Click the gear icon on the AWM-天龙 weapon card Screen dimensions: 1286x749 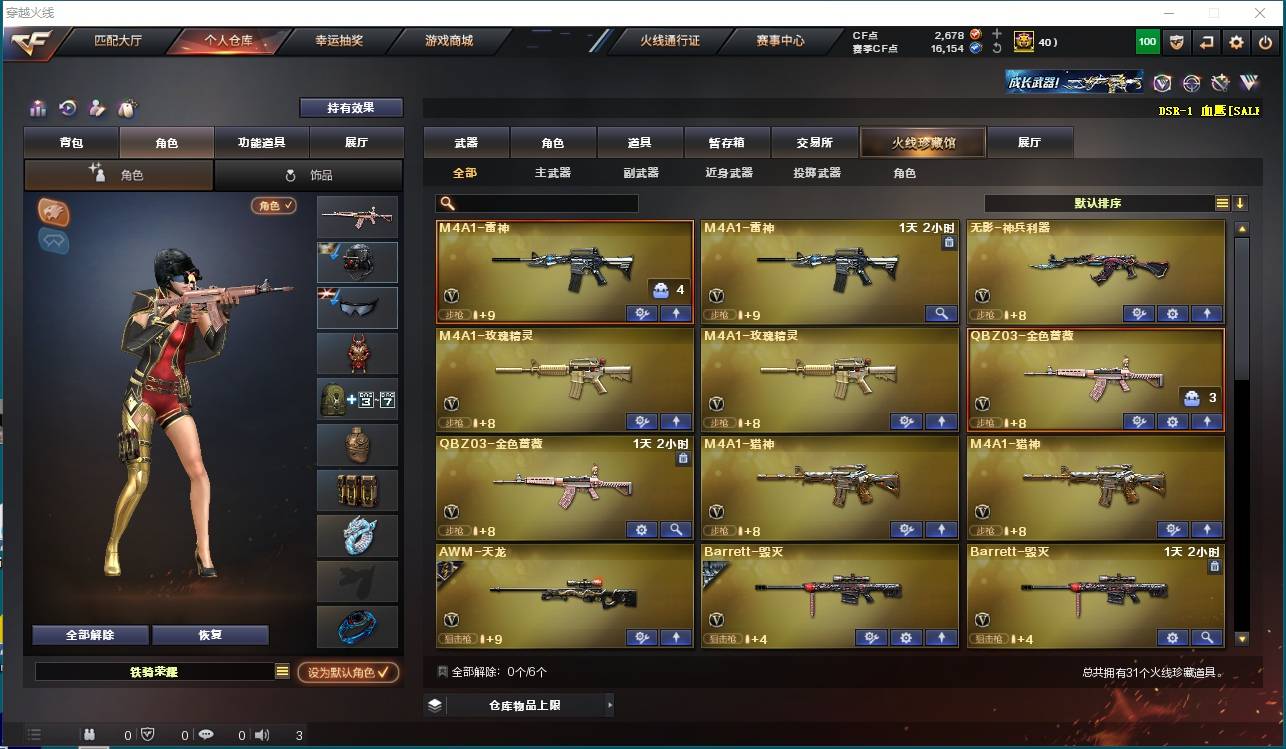(x=641, y=637)
